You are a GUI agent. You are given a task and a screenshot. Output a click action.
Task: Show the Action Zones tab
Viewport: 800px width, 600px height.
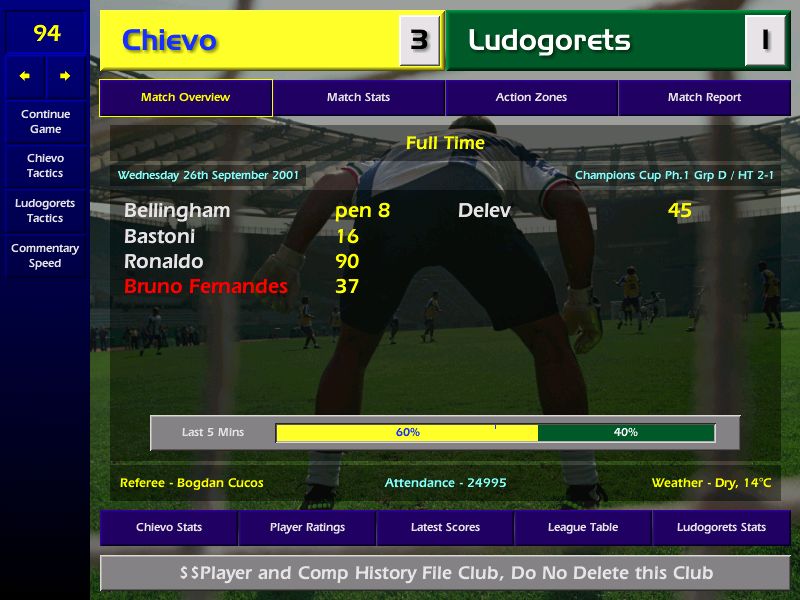click(x=531, y=98)
